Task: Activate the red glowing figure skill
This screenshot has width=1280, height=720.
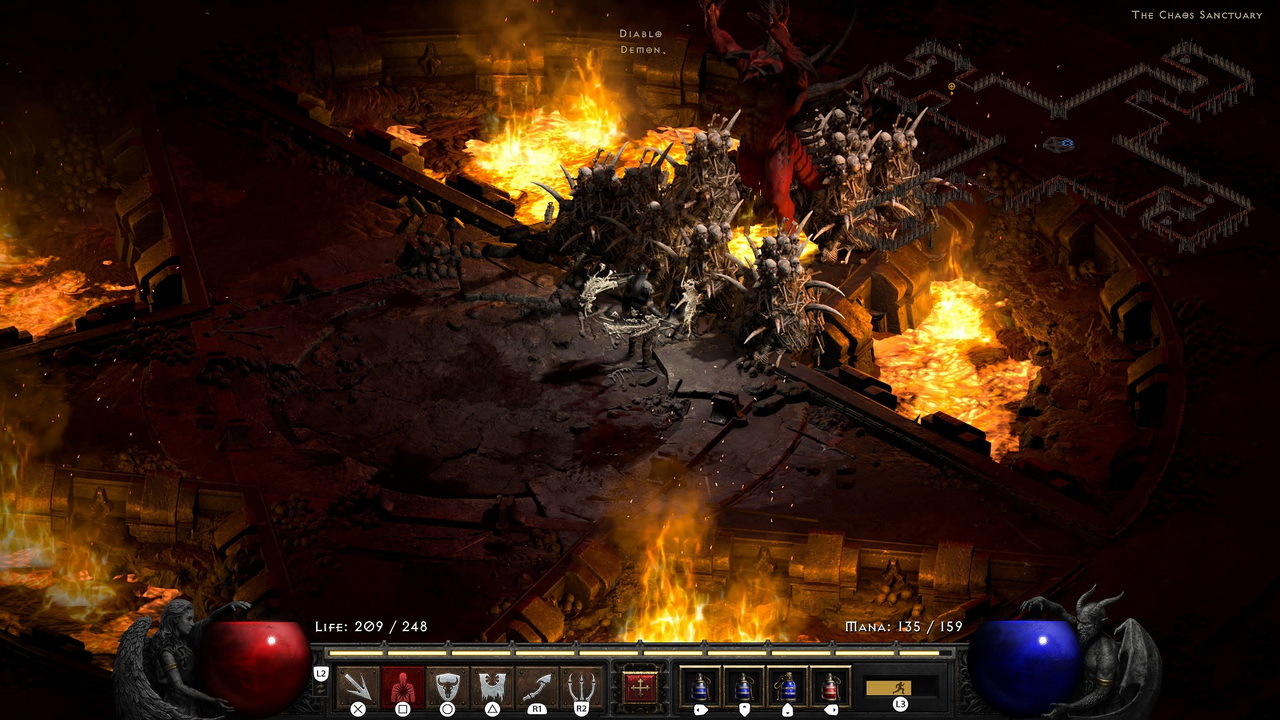Action: (x=402, y=686)
